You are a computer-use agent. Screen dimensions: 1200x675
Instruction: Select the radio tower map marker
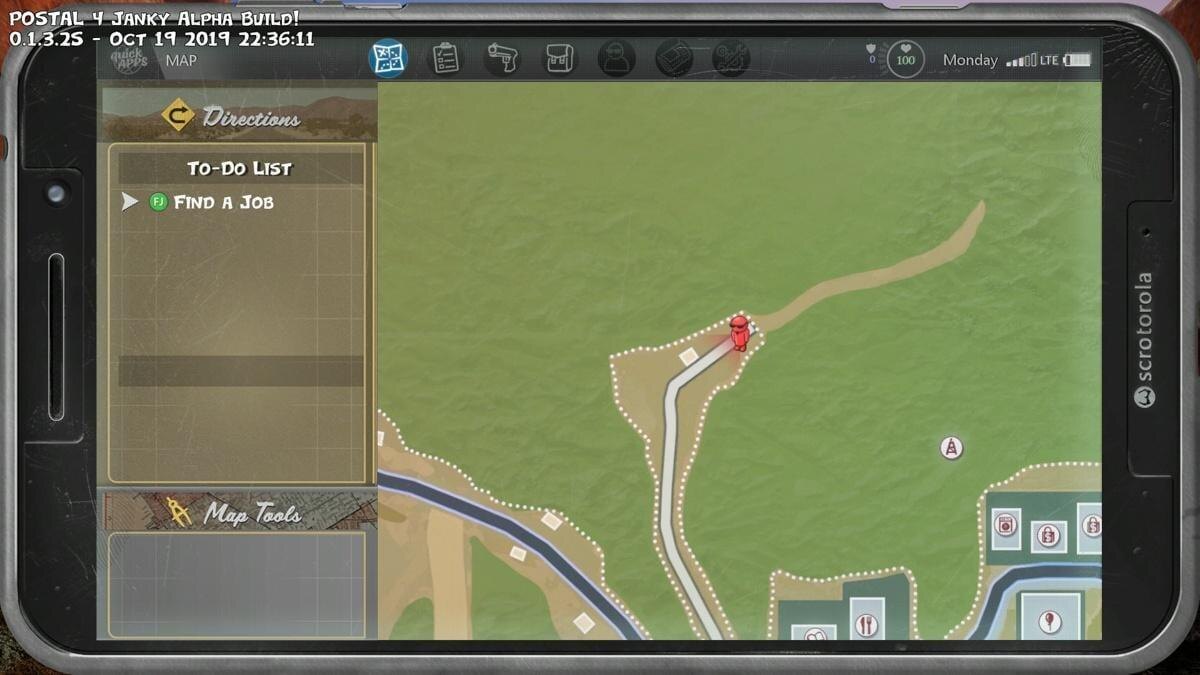pos(951,447)
